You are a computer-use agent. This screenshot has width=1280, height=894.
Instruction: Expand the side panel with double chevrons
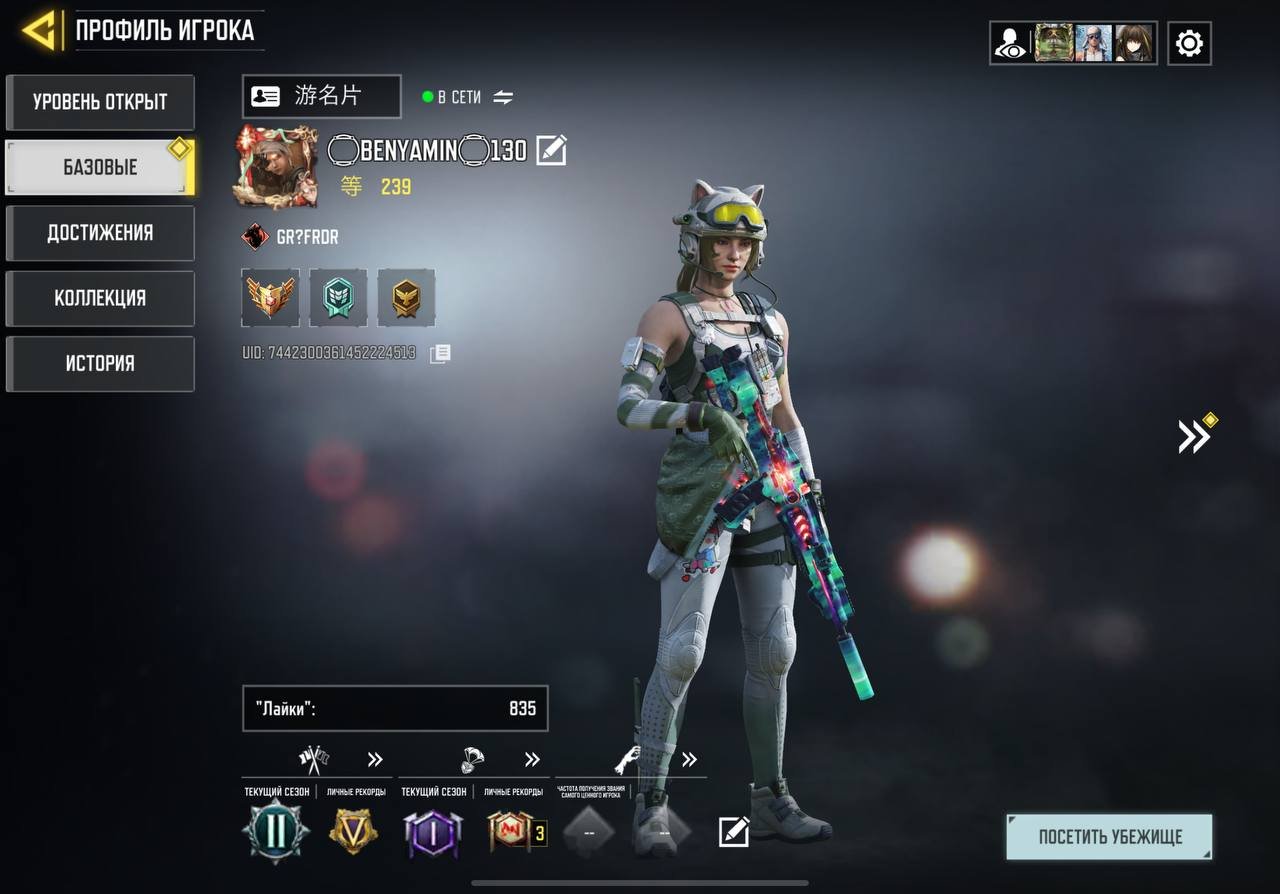1194,436
